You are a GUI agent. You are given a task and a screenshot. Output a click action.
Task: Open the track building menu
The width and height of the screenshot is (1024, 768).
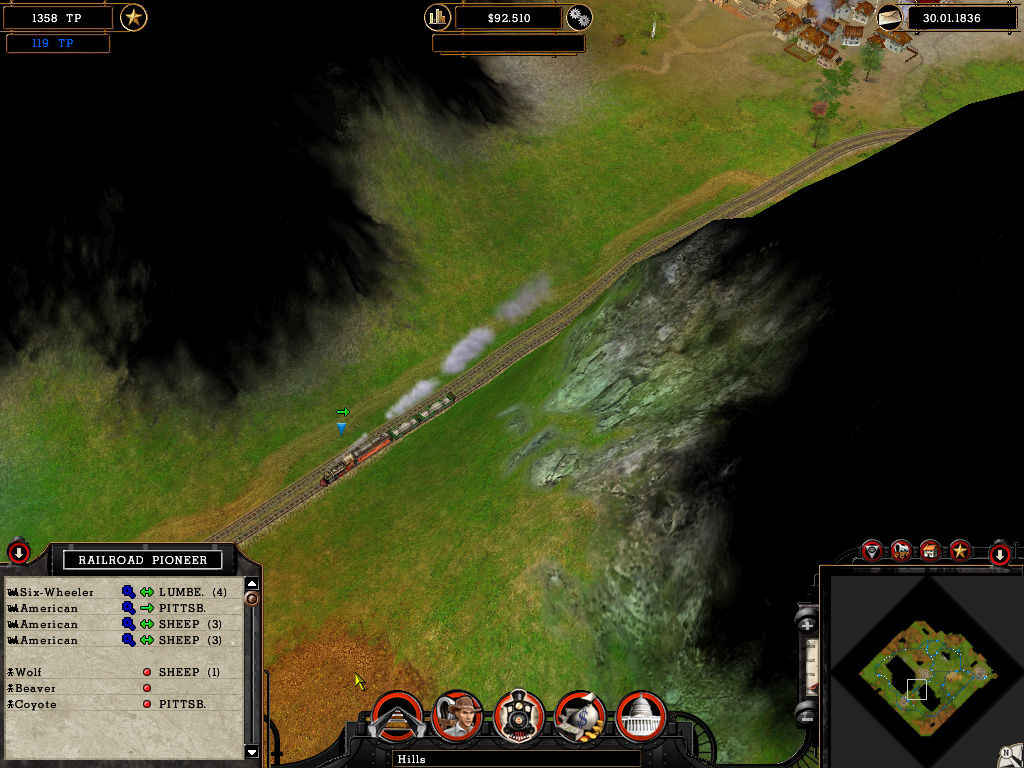[x=396, y=716]
